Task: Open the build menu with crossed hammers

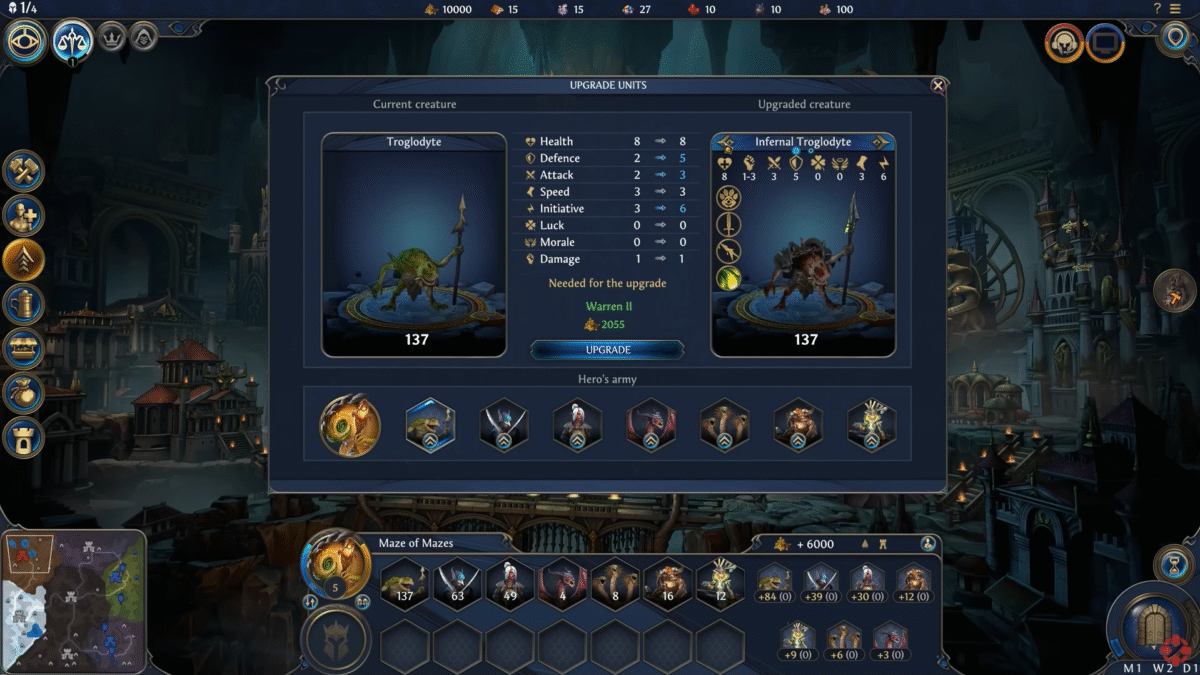Action: 22,170
